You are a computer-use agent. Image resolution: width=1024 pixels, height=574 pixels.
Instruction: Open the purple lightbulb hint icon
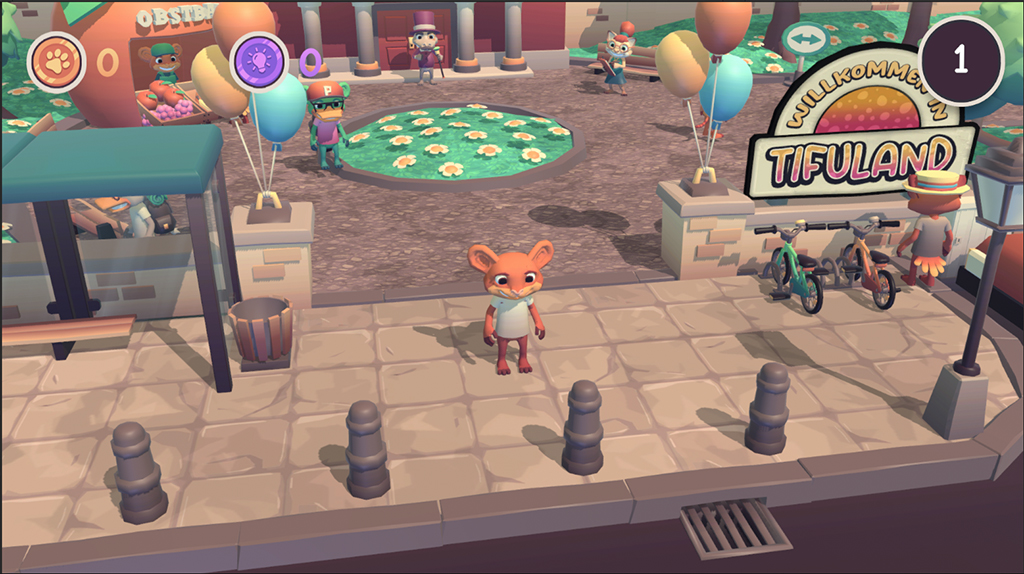point(259,61)
